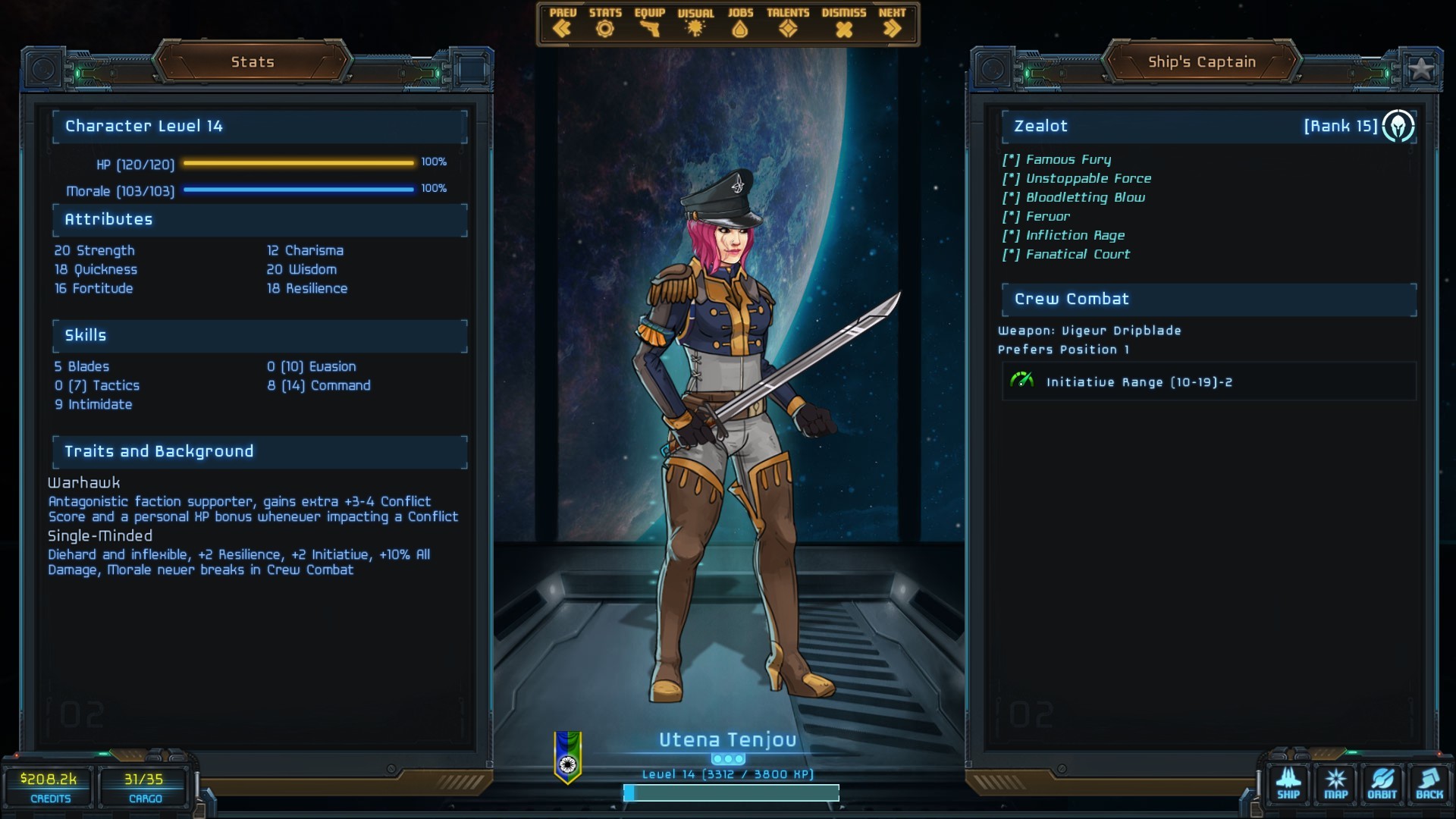Select the ORBIT button
1456x819 pixels.
[x=1382, y=783]
